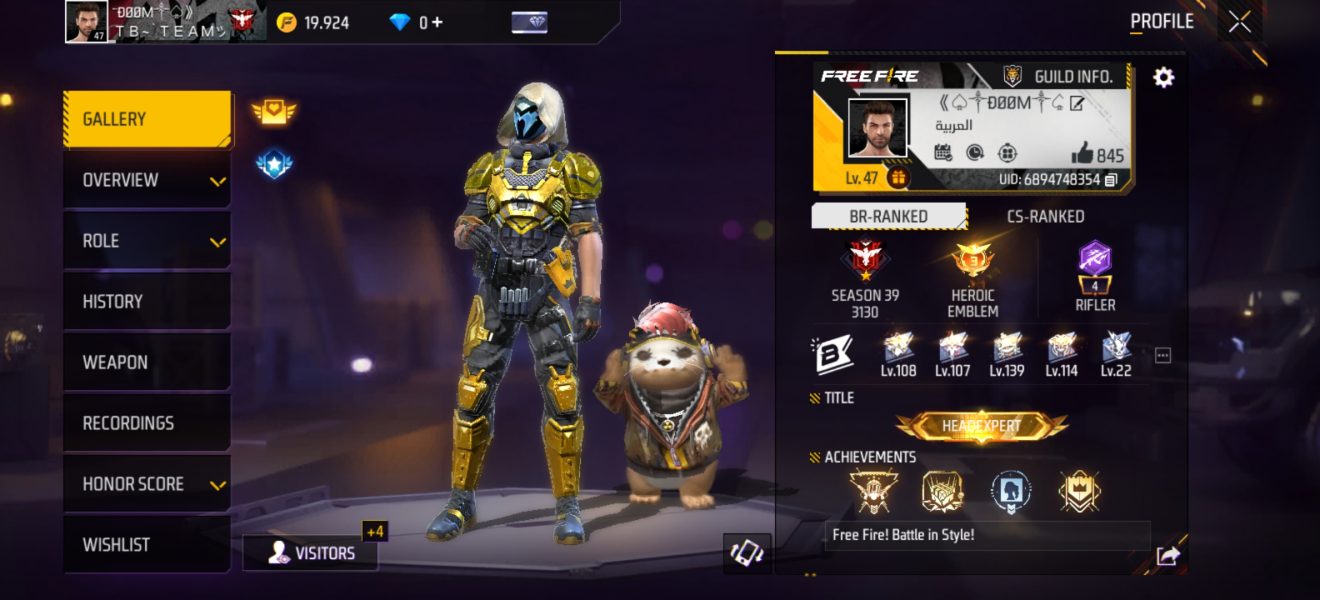
Task: Show more weapon mastery badges
Action: tap(1162, 355)
